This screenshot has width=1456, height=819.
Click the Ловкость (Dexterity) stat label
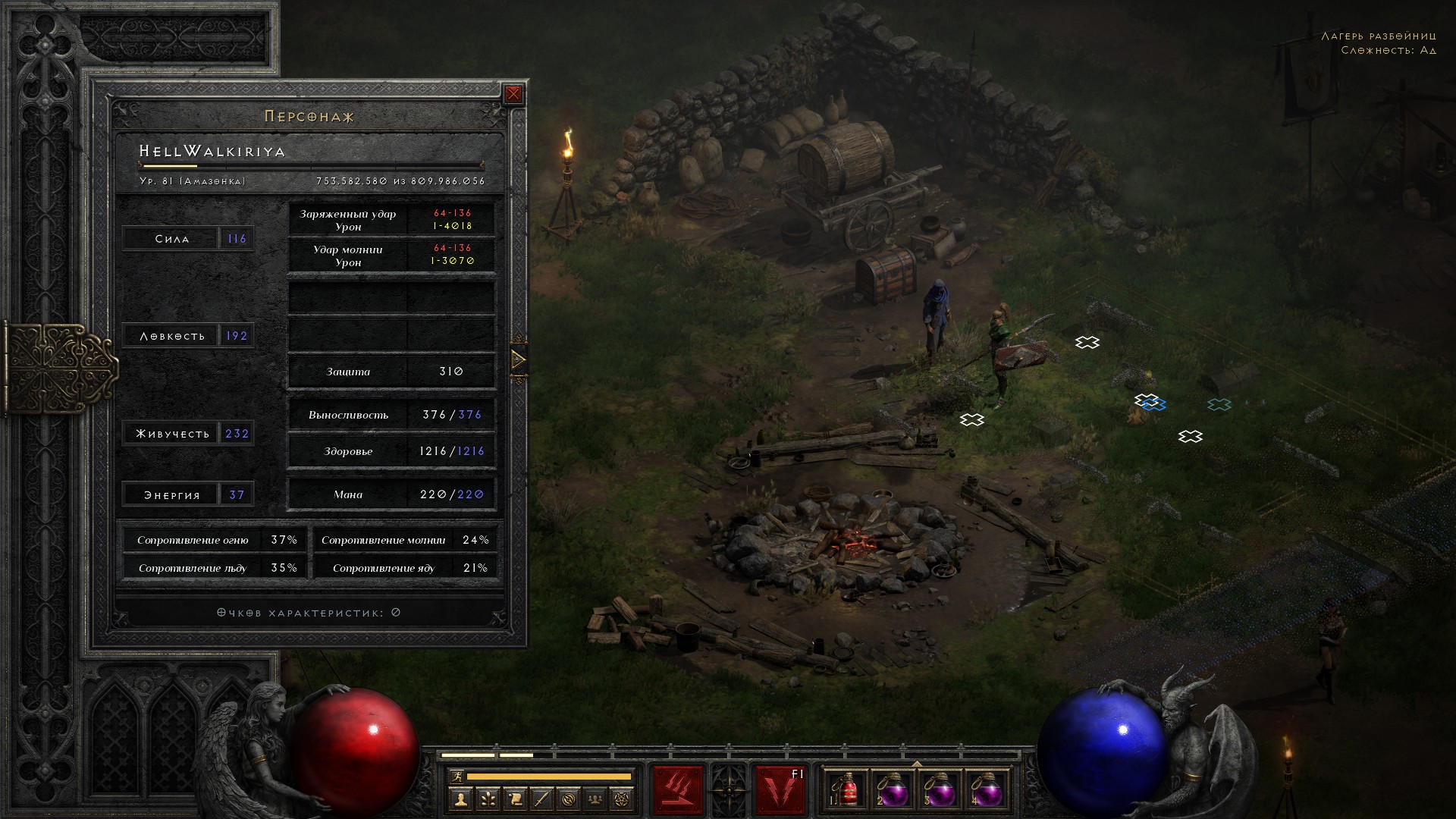172,336
